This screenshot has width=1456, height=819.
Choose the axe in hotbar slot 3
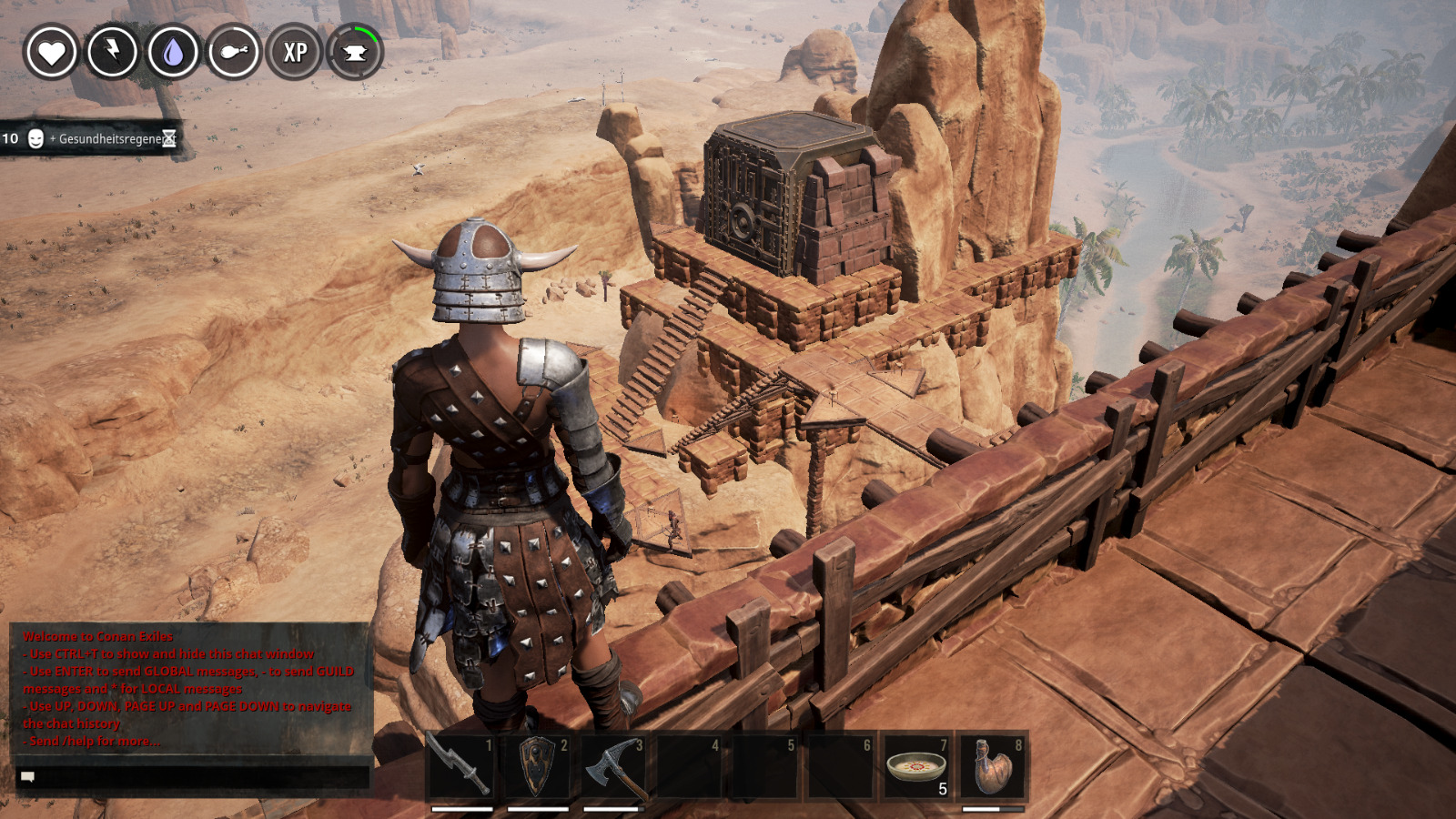613,766
